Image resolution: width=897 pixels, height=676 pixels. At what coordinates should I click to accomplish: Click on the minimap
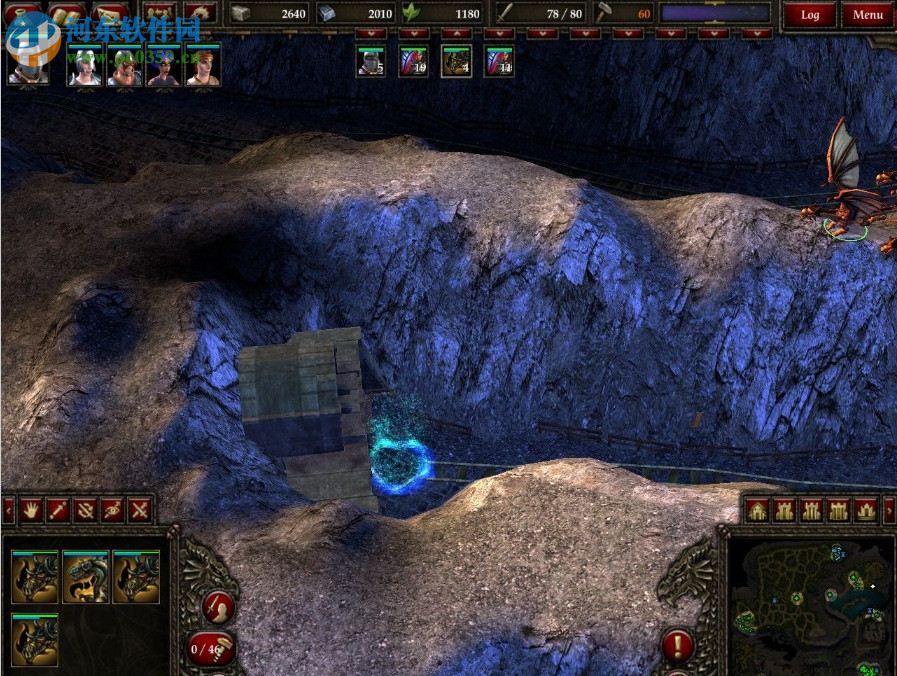[x=808, y=602]
